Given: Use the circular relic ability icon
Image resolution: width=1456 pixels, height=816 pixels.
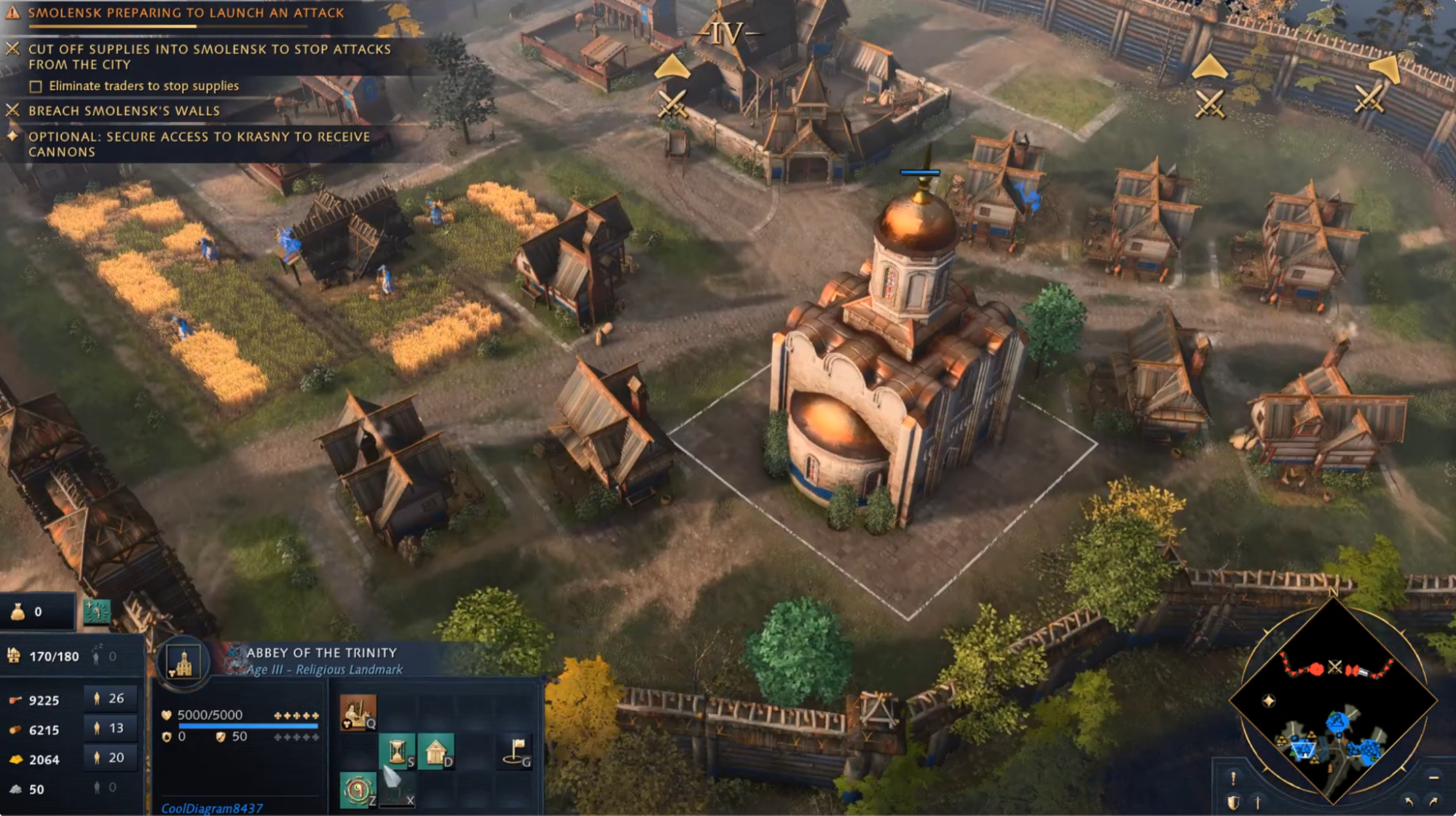Looking at the screenshot, I should pos(358,790).
